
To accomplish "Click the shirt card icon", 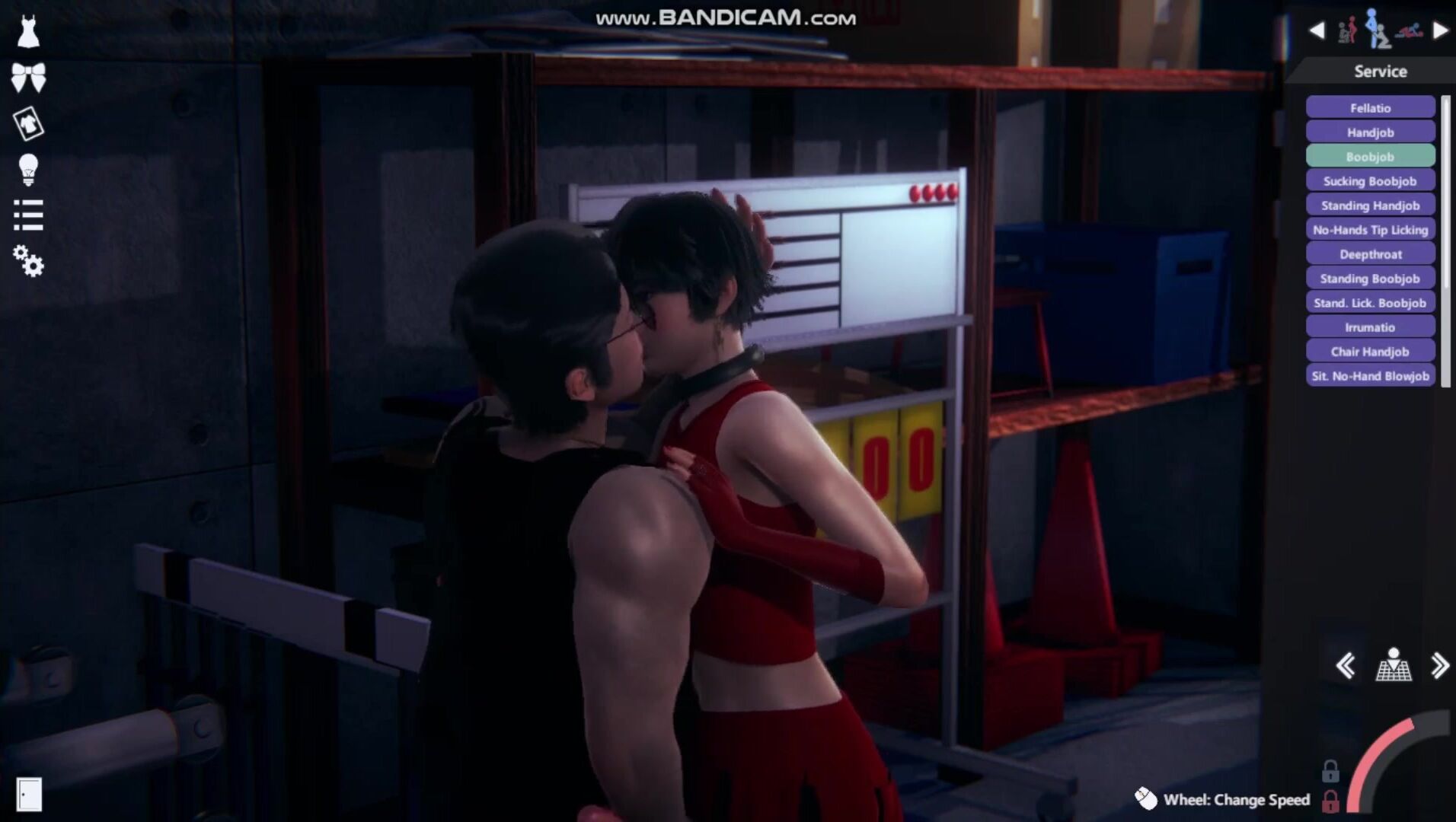I will point(28,123).
